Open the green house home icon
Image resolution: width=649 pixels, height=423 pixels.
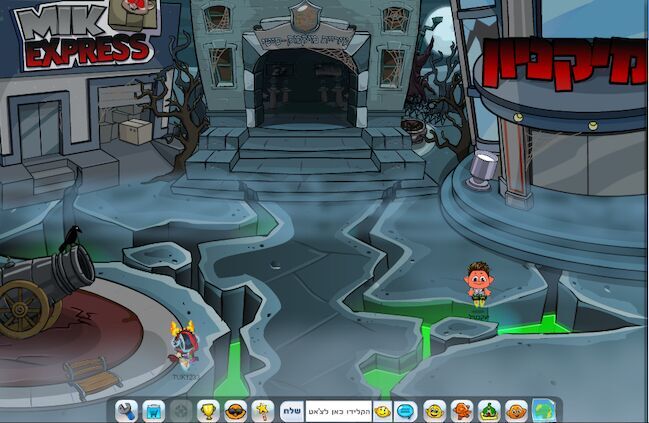click(x=489, y=410)
